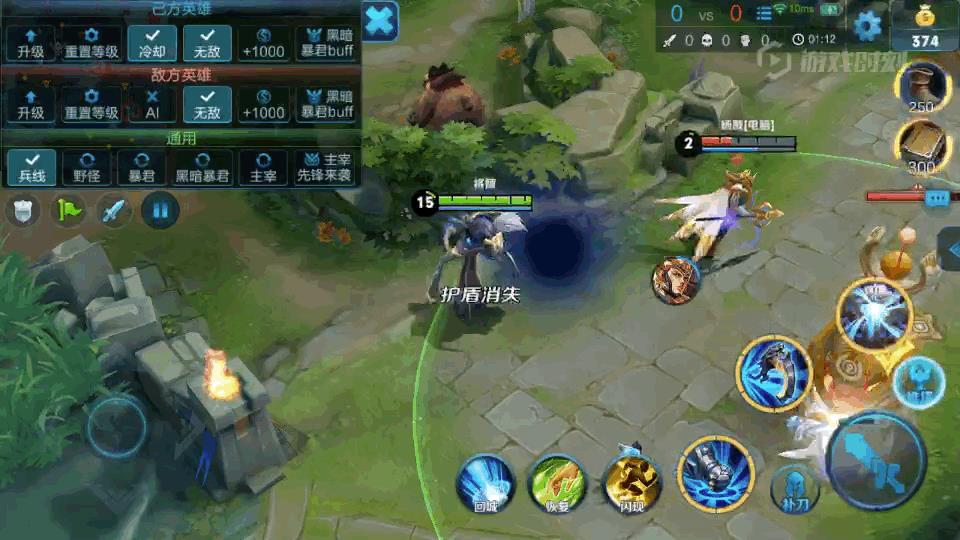Trigger the 主宰先锋来袭 overlord vanguard button
Screen dimensions: 960x540
pos(324,168)
